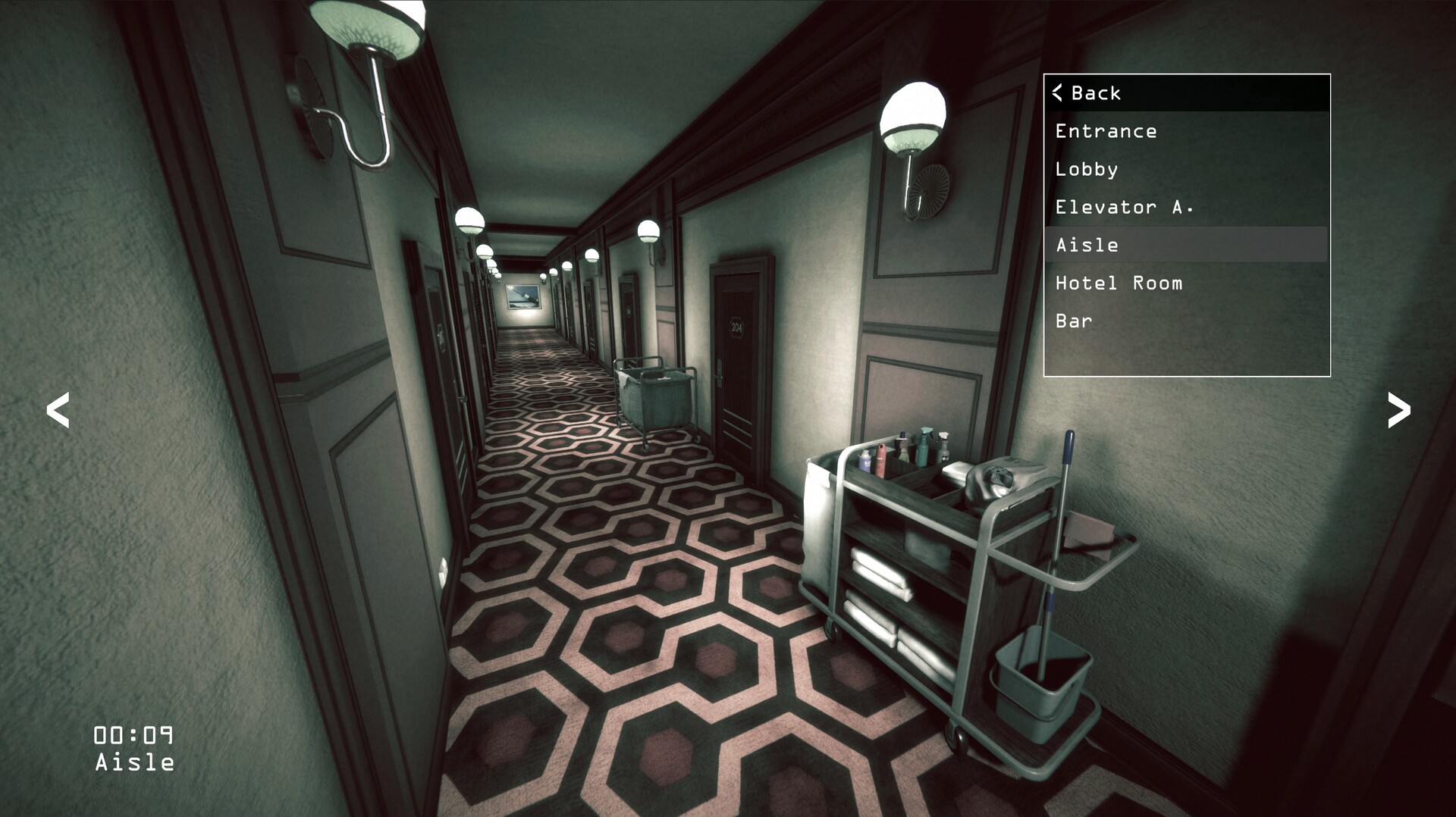
Task: Click Back to exit the camera list
Action: click(1095, 92)
